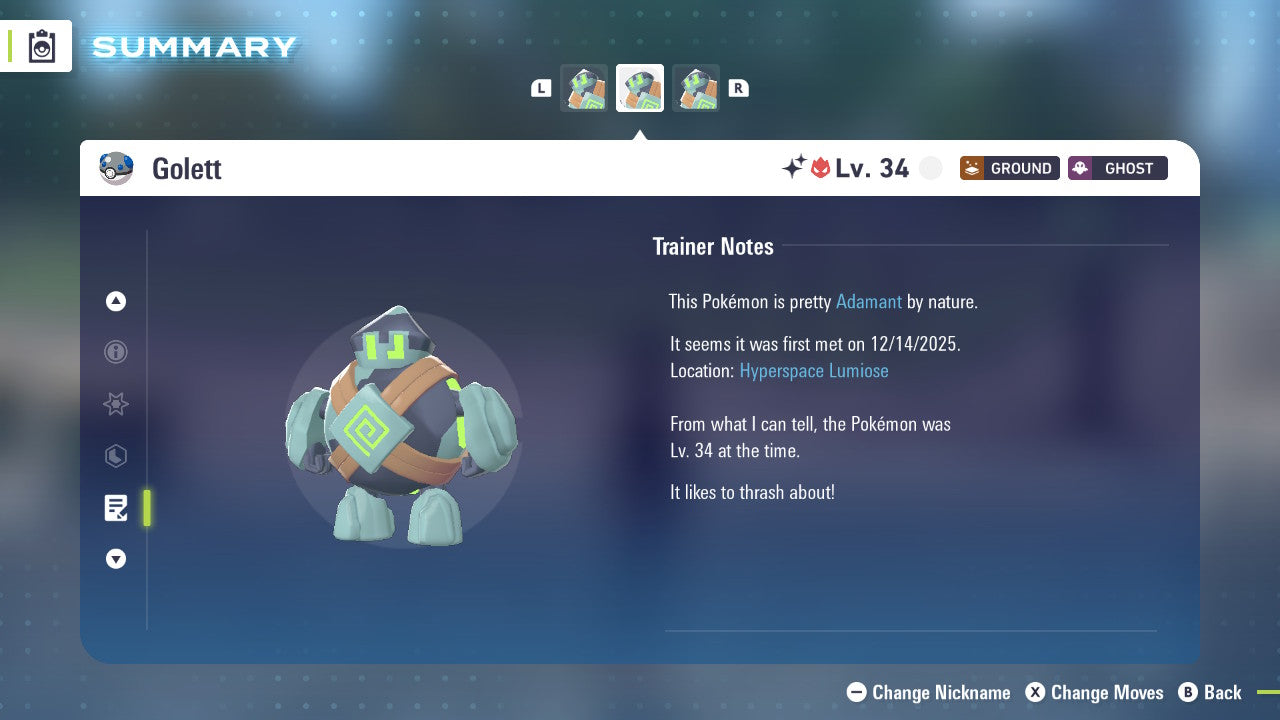Click the shiny sparkle icon beside the level
The image size is (1280, 720).
point(793,168)
